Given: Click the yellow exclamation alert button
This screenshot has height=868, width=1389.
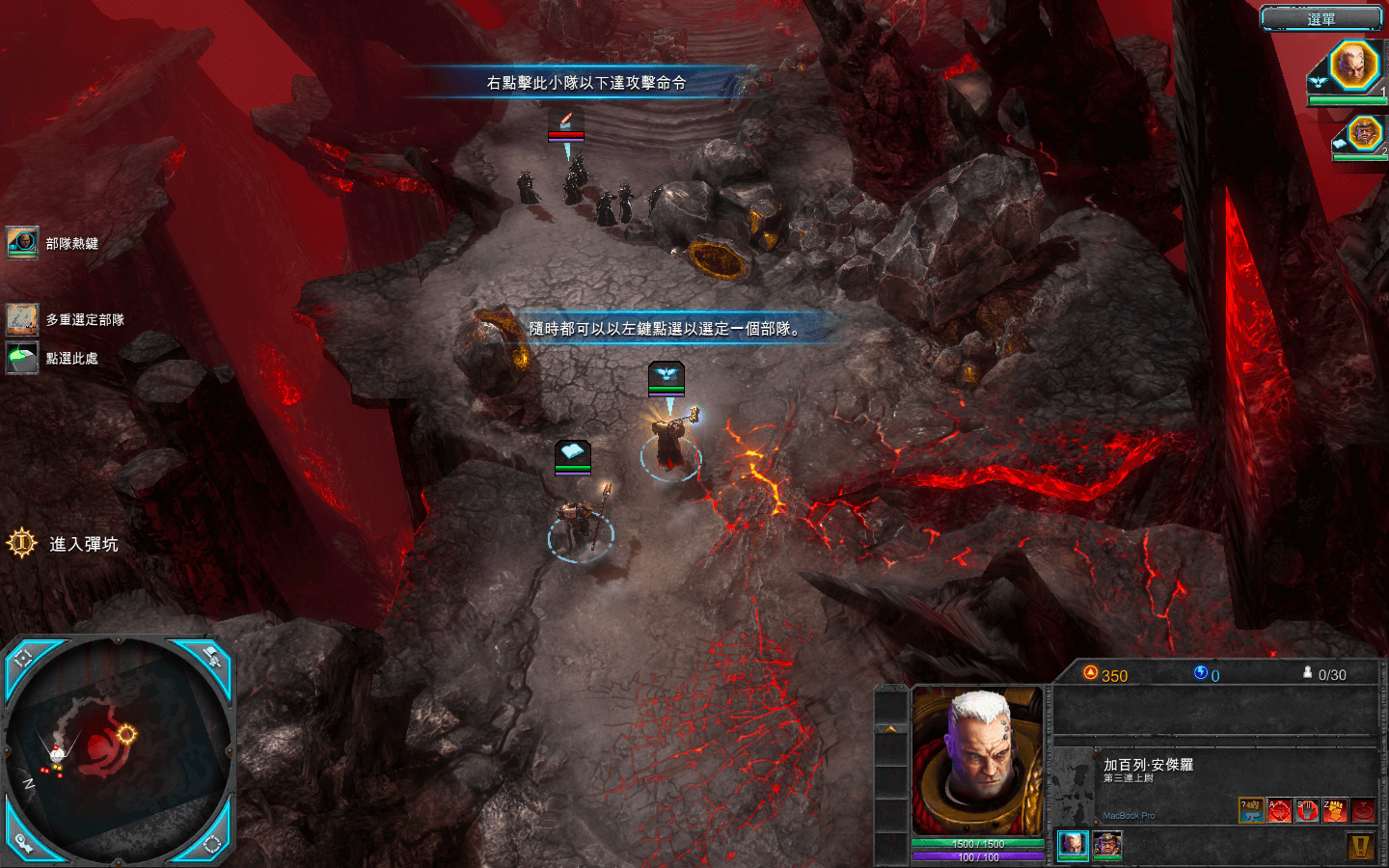Looking at the screenshot, I should pos(1360,846).
